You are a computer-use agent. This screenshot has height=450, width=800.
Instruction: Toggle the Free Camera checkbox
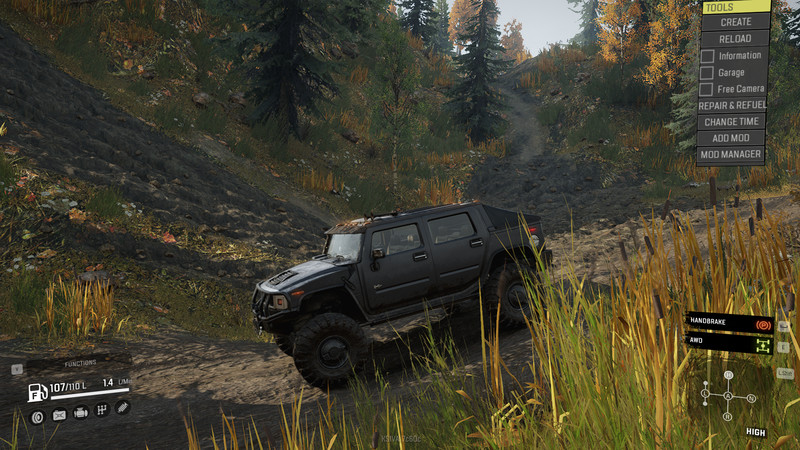coord(707,89)
